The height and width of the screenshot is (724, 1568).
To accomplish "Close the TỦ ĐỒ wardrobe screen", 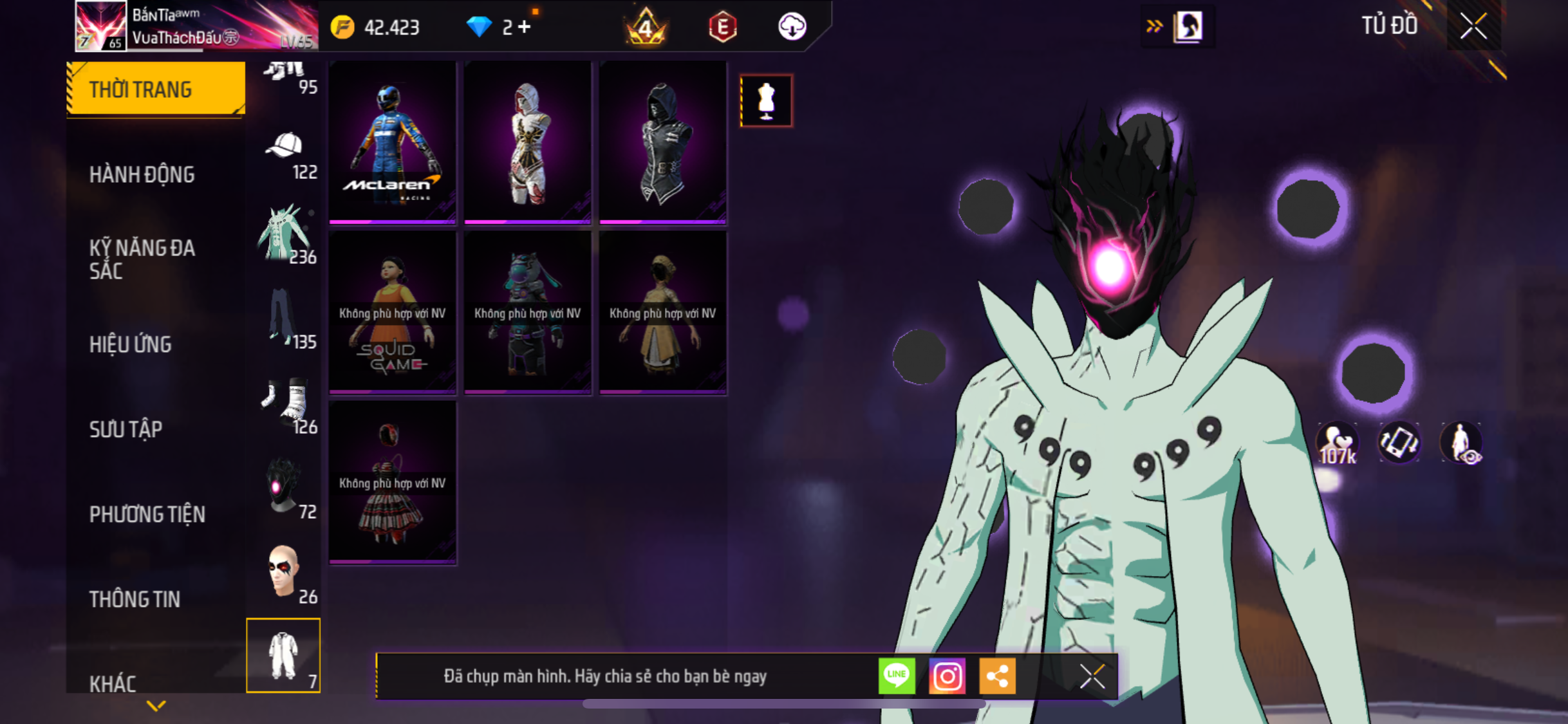I will point(1473,26).
